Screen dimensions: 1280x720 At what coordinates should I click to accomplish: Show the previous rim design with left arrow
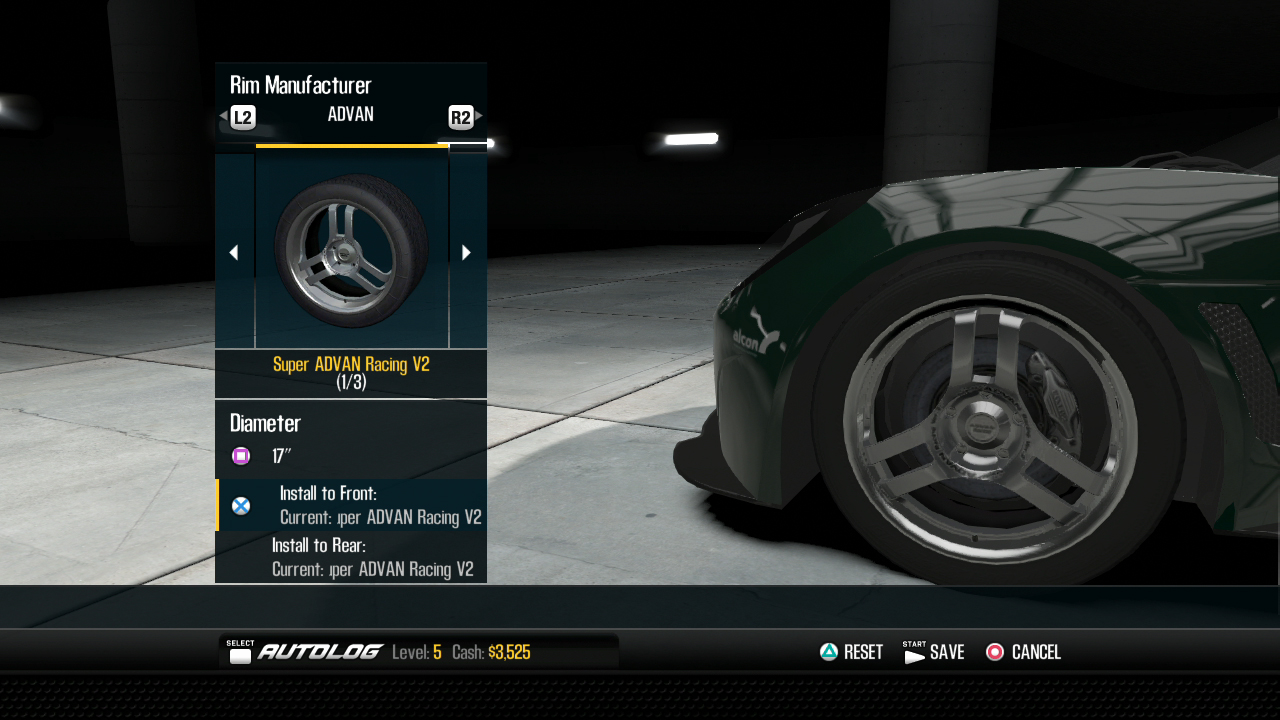234,253
